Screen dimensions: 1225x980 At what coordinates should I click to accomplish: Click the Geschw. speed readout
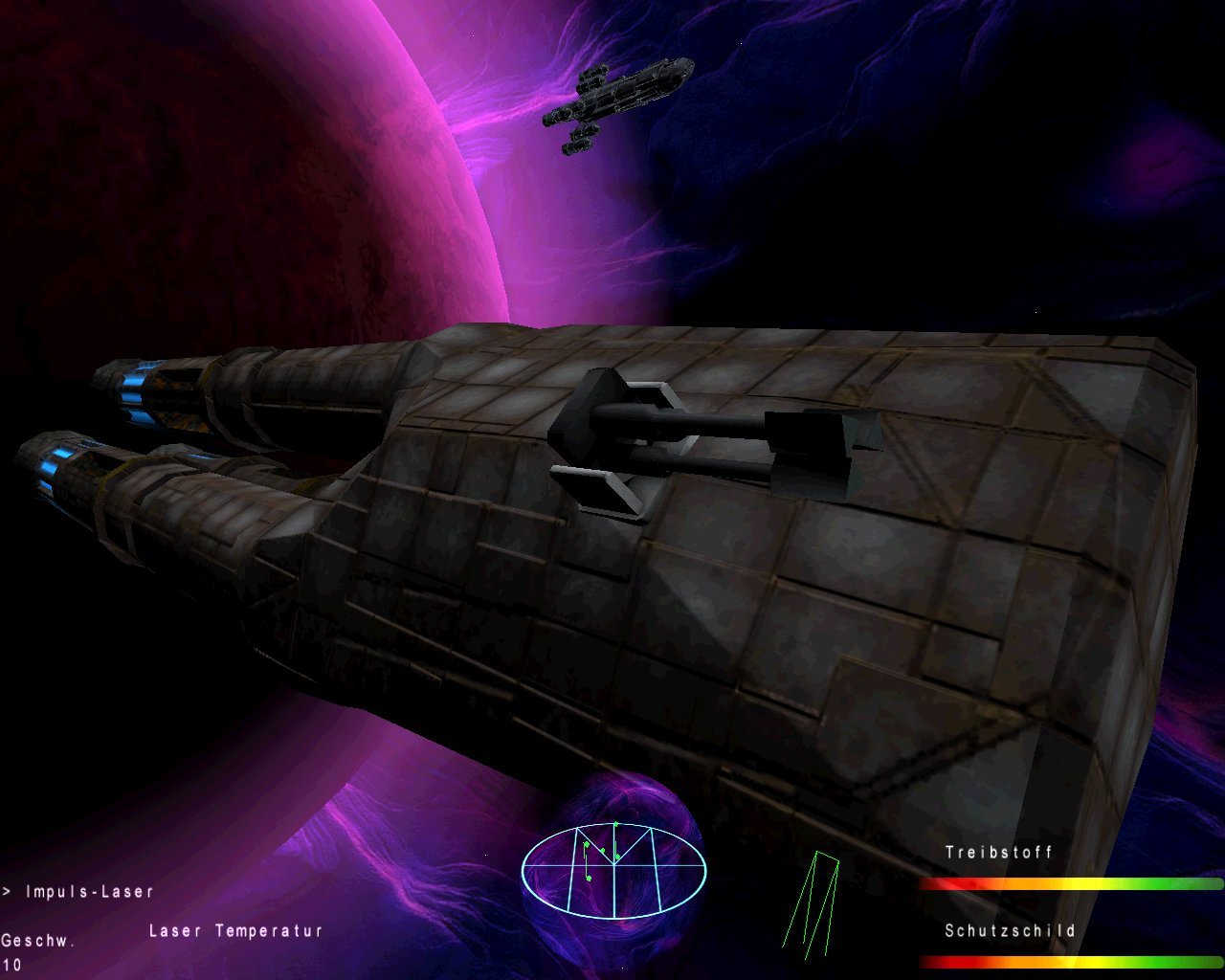pos(36,941)
